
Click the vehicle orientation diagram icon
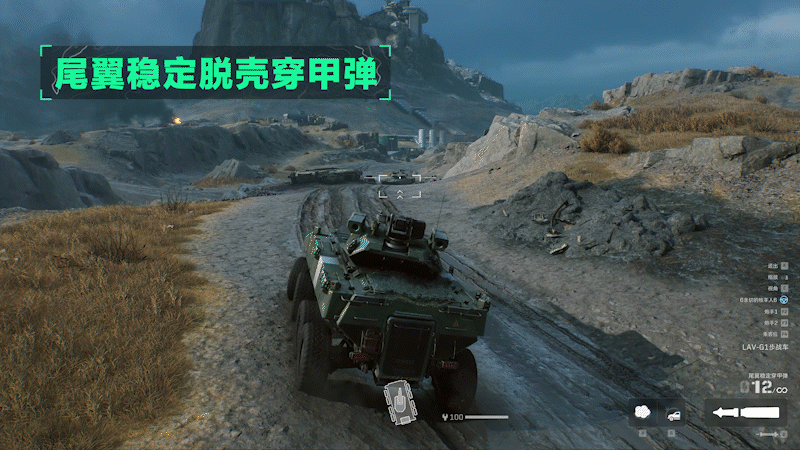(399, 402)
